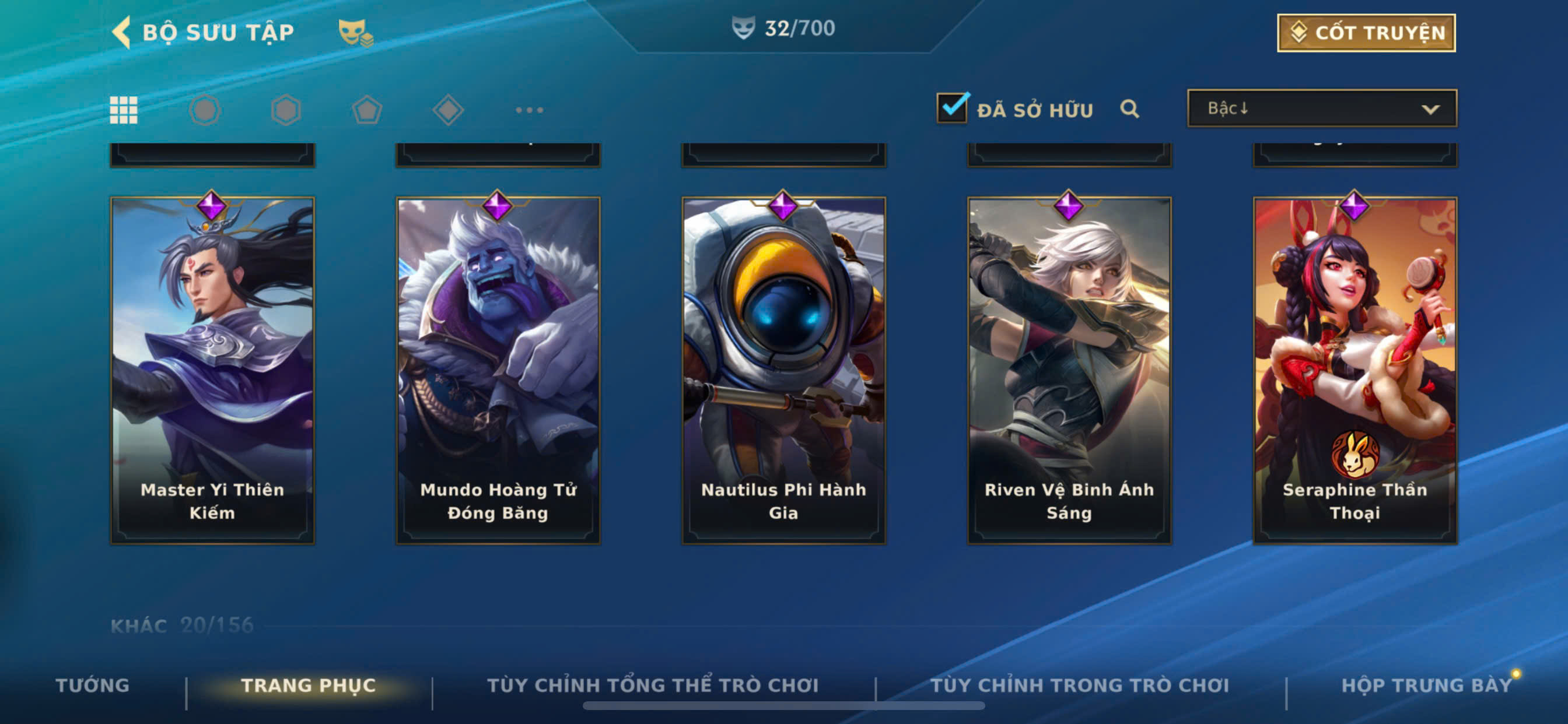Open the Cốt Truyện button

(1366, 33)
